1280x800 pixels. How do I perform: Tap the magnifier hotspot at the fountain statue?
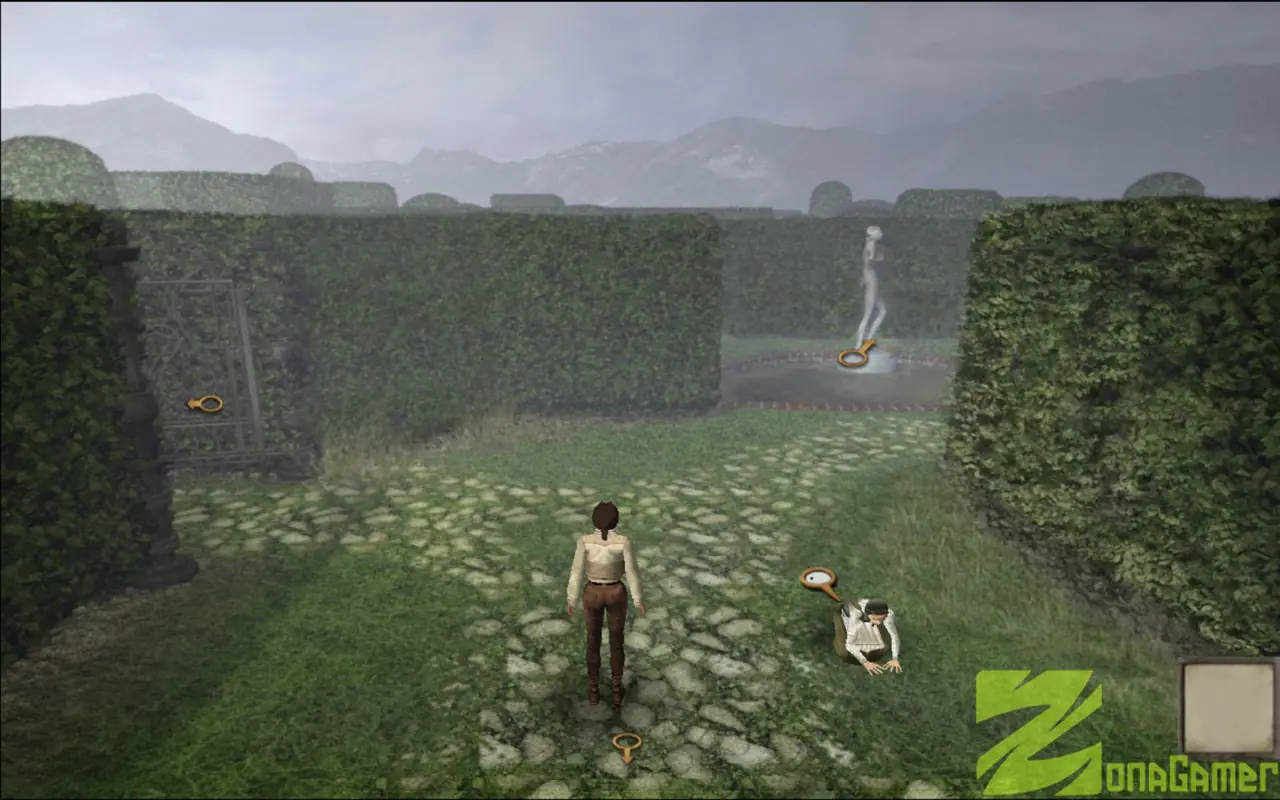coord(855,356)
